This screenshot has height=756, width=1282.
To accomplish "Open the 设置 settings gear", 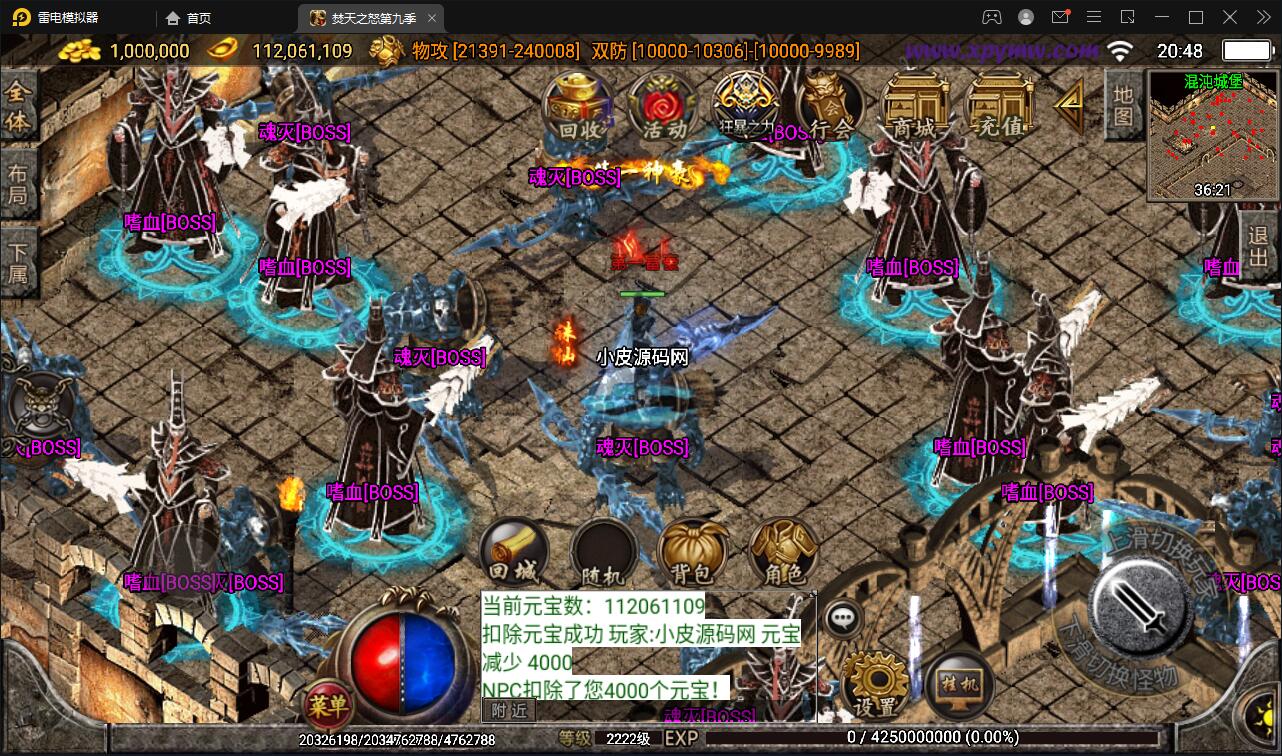I will (x=875, y=684).
